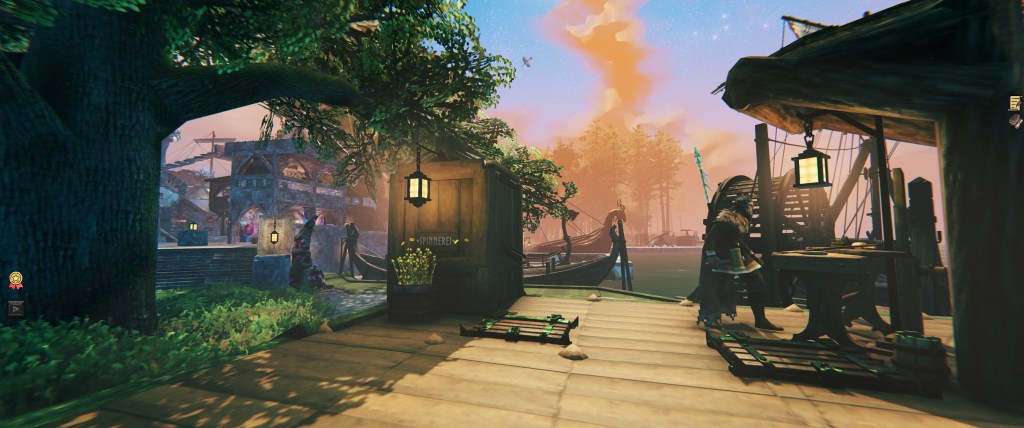Viewport: 1024px width, 428px height.
Task: Click the dark play arrow button
Action: click(x=16, y=308)
